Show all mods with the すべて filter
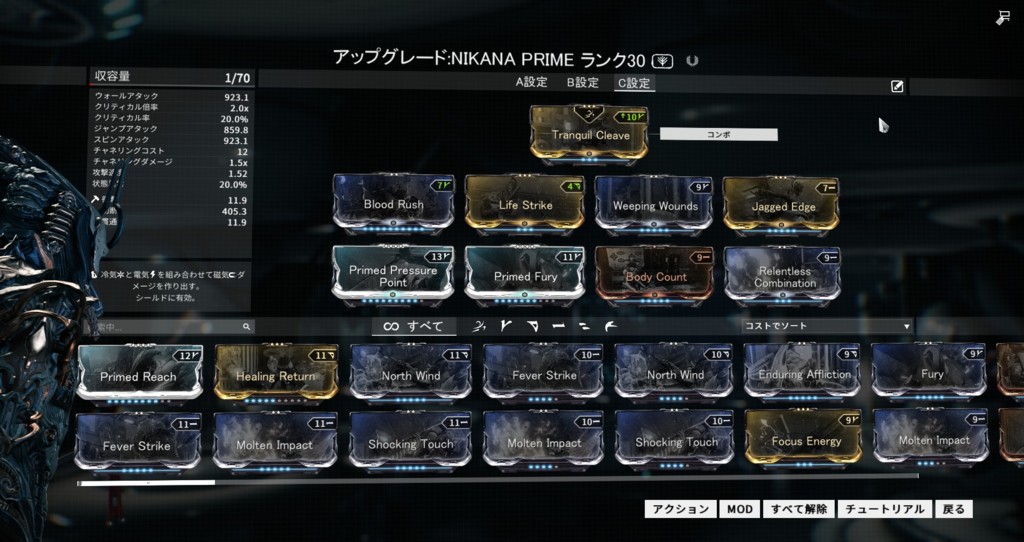The image size is (1024, 542). (x=413, y=326)
